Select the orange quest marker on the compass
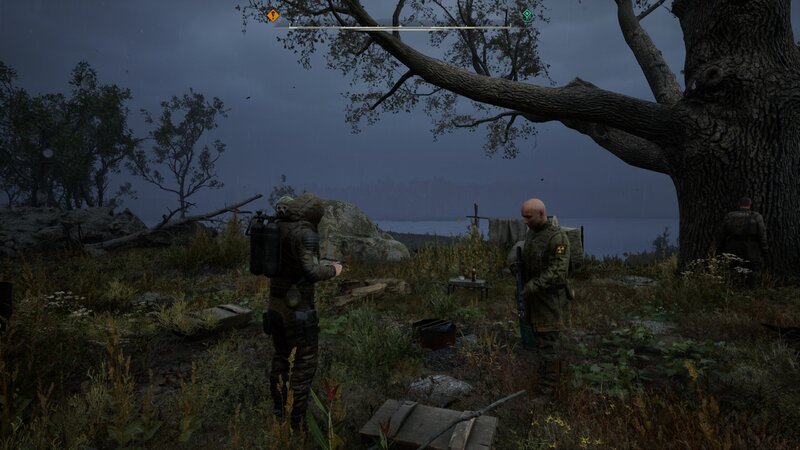This screenshot has width=800, height=450. [273, 15]
